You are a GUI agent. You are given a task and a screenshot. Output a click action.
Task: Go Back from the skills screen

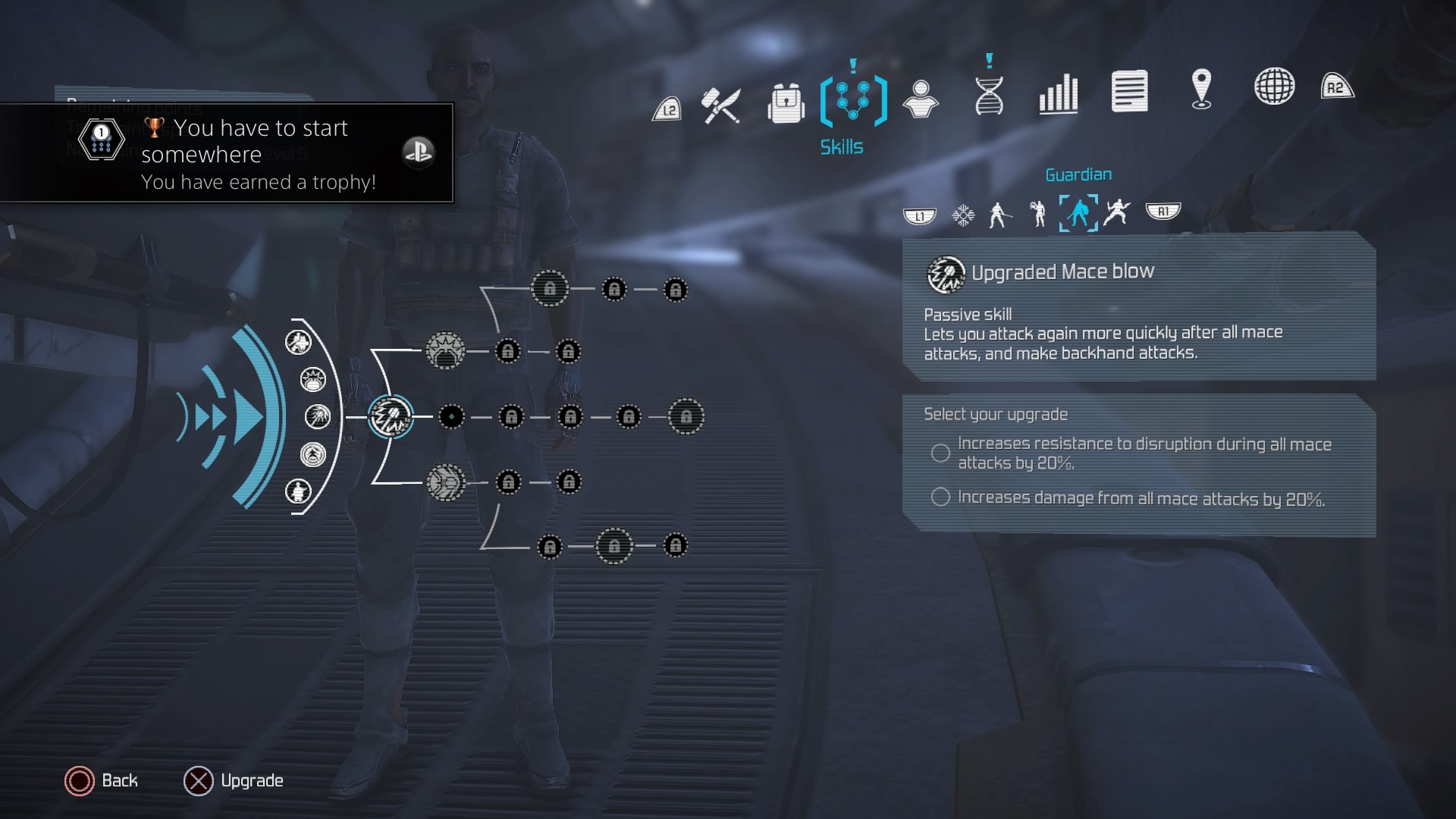tap(102, 781)
